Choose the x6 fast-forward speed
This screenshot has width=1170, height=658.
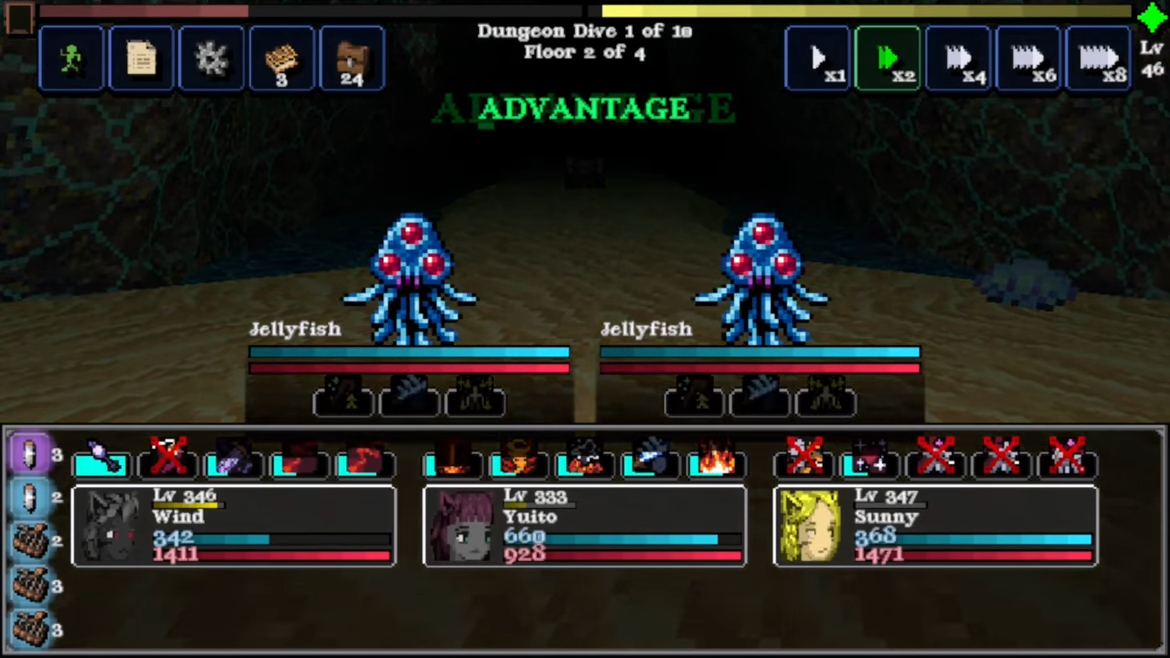(1028, 59)
